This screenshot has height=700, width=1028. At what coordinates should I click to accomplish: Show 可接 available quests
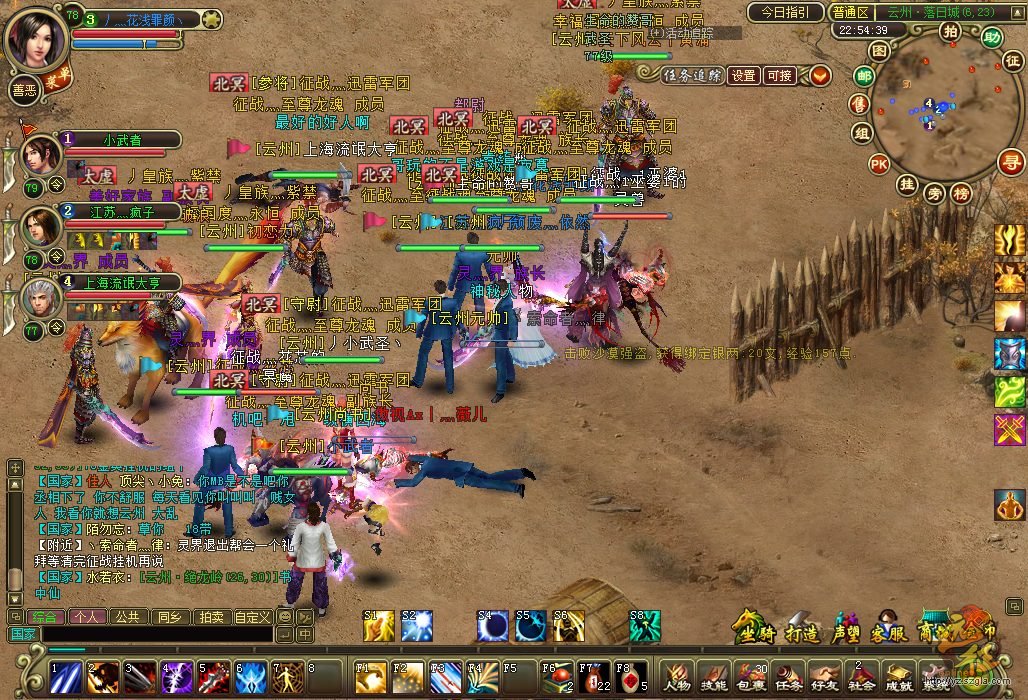pos(778,75)
